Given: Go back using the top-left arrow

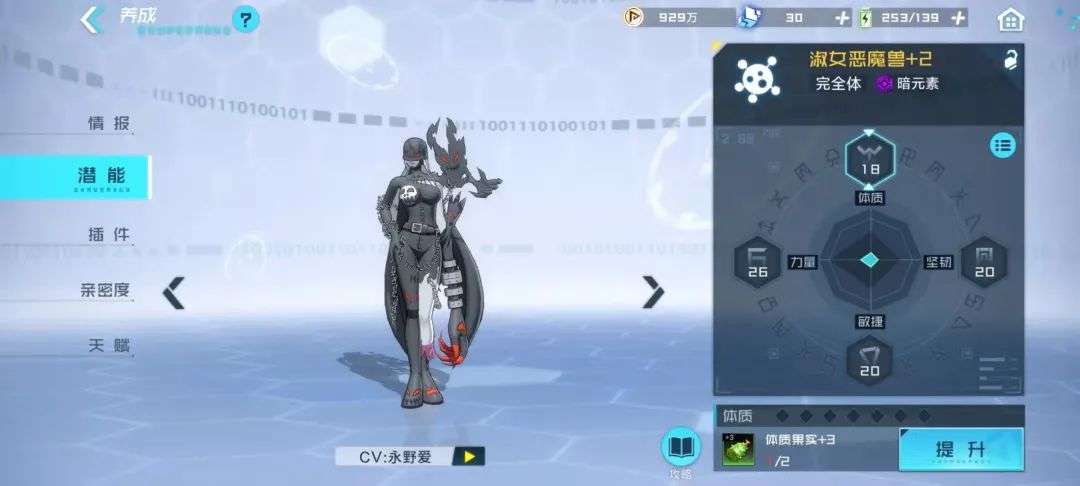Looking at the screenshot, I should pyautogui.click(x=93, y=19).
